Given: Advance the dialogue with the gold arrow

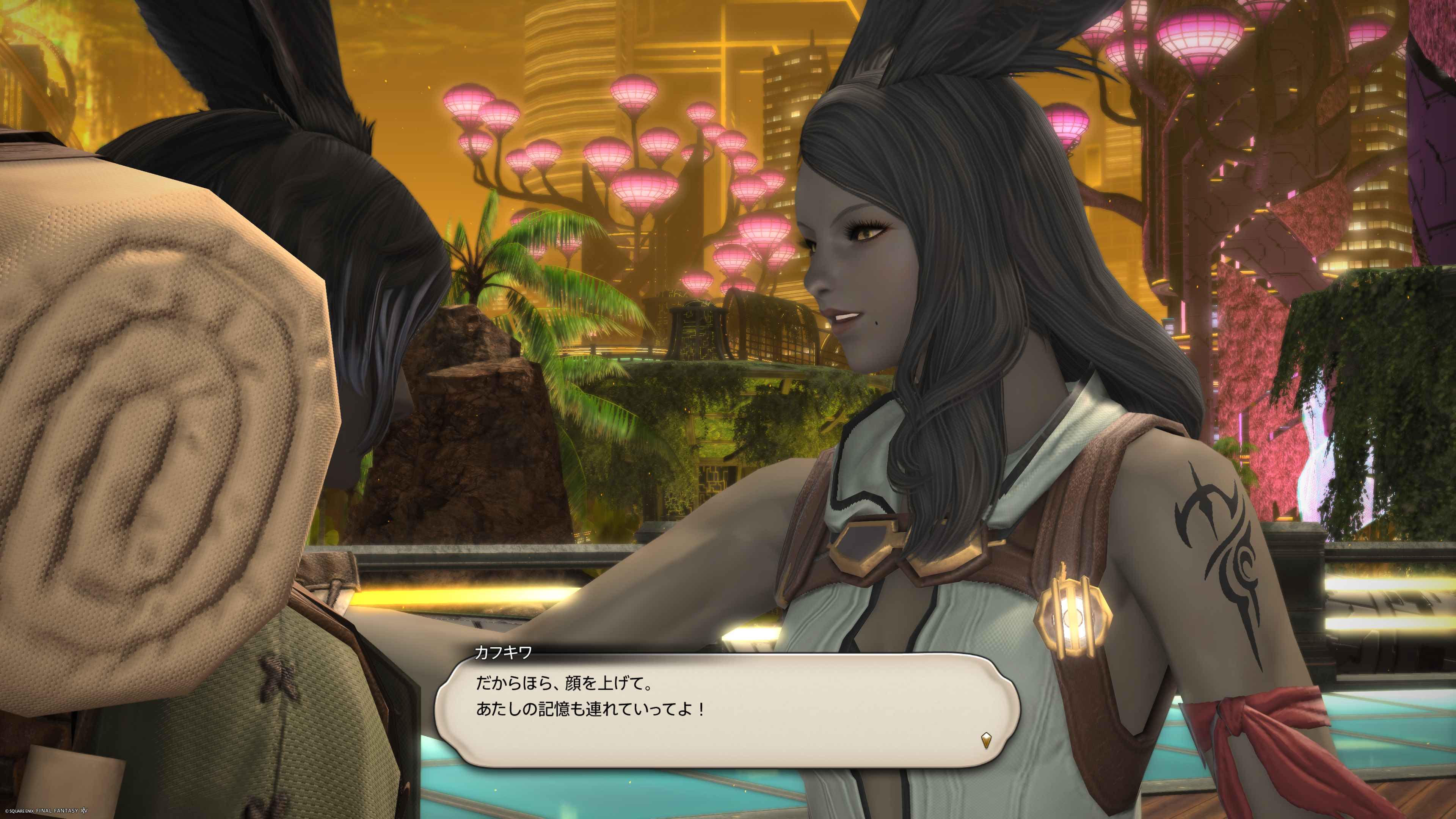Looking at the screenshot, I should coord(986,740).
